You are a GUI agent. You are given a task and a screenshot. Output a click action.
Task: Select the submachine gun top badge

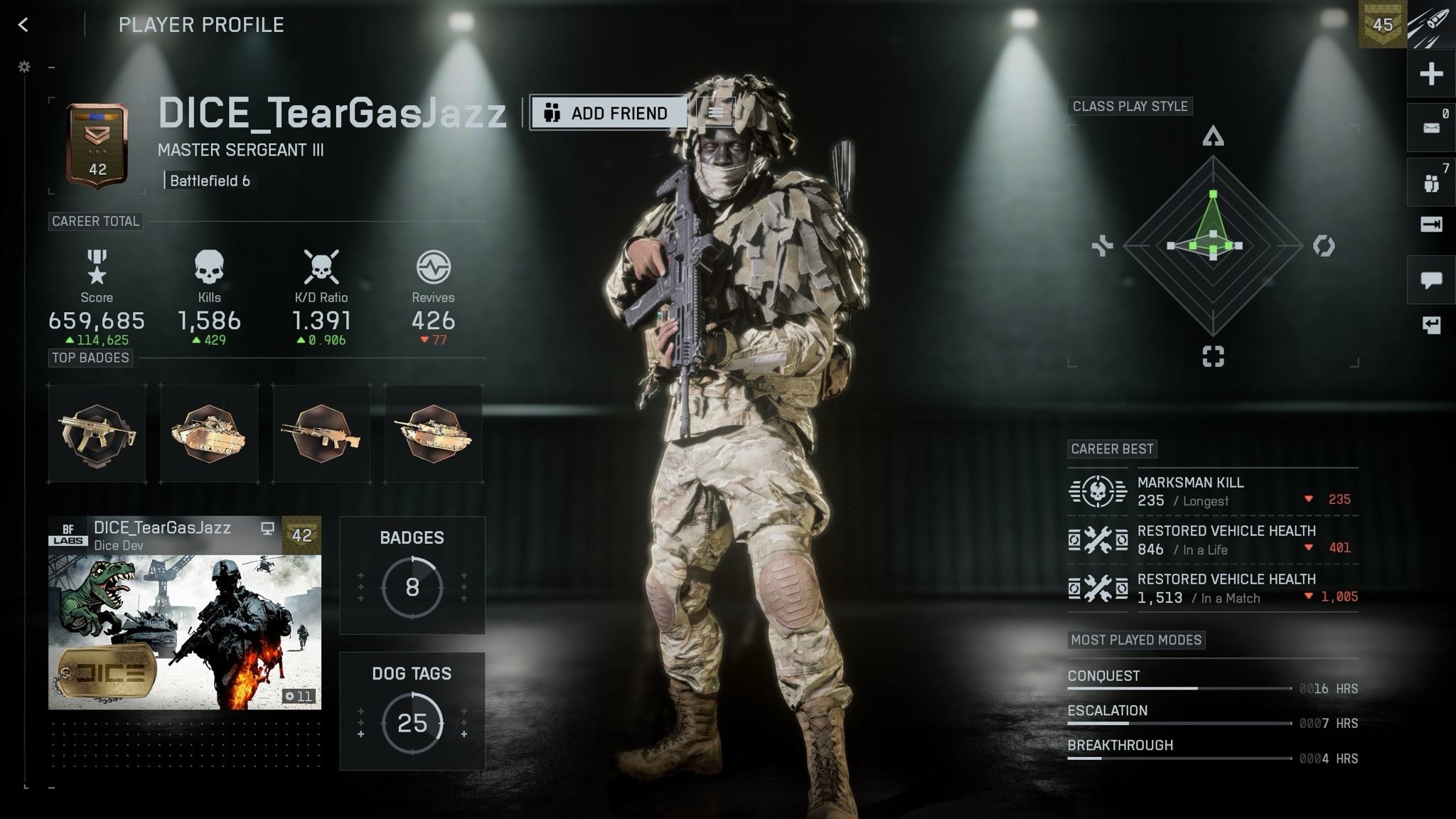[97, 434]
